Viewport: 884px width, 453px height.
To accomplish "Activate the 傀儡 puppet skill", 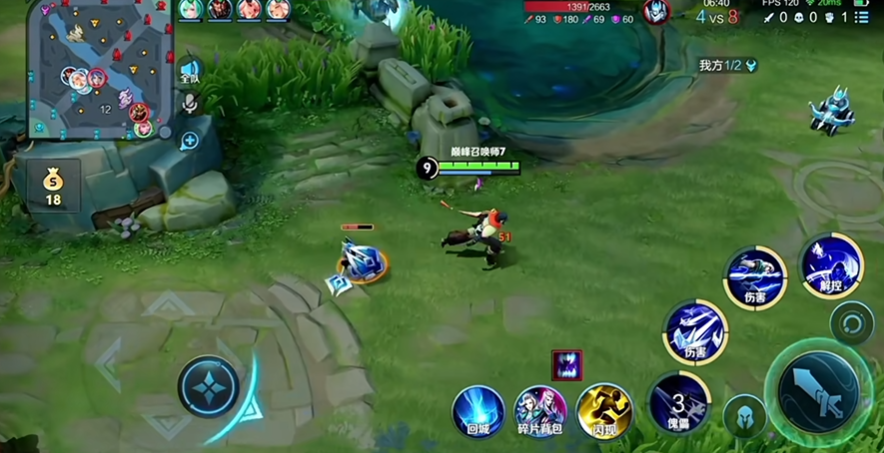I will [679, 403].
